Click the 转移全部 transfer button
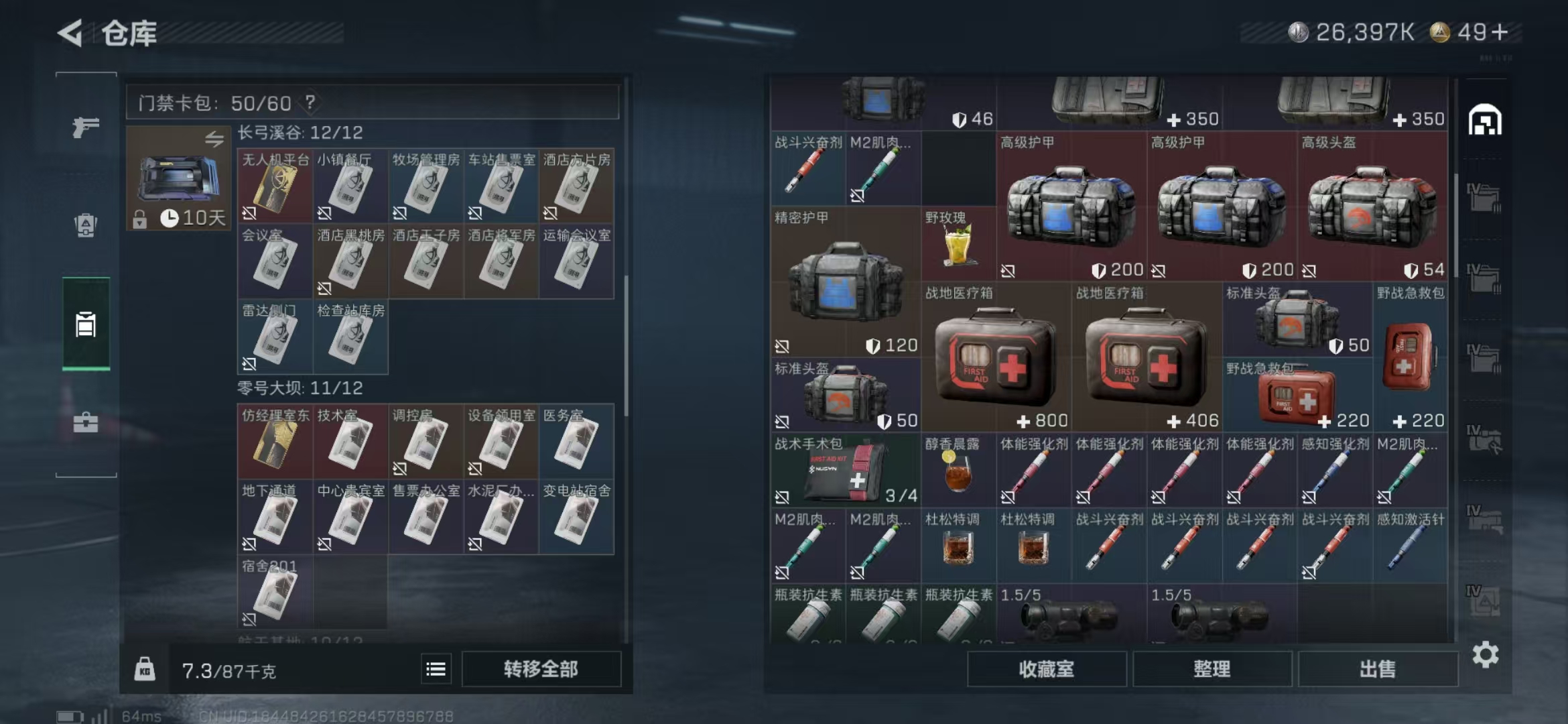The height and width of the screenshot is (724, 1568). (541, 668)
